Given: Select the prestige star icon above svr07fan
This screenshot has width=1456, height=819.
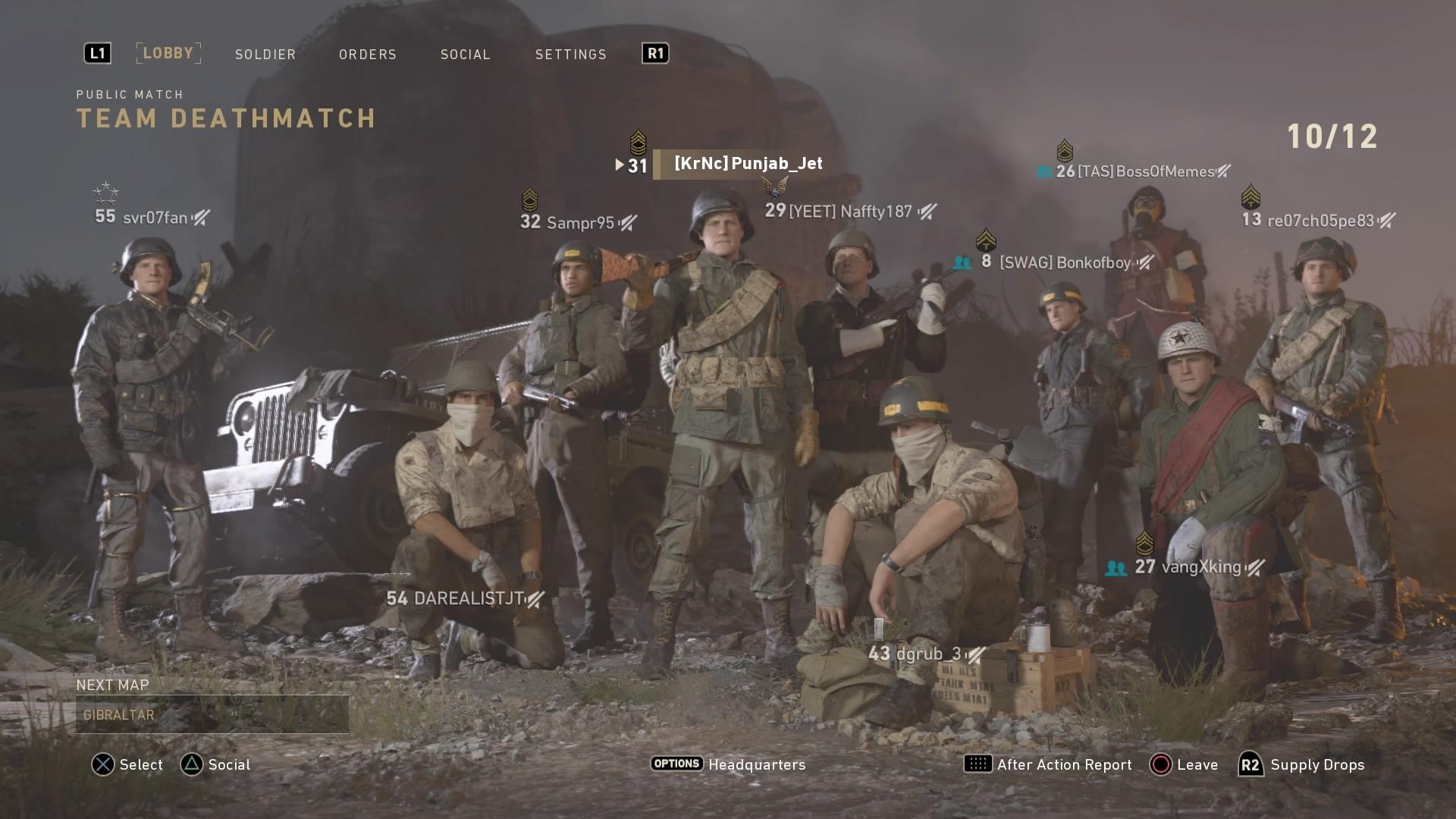Looking at the screenshot, I should pyautogui.click(x=105, y=192).
